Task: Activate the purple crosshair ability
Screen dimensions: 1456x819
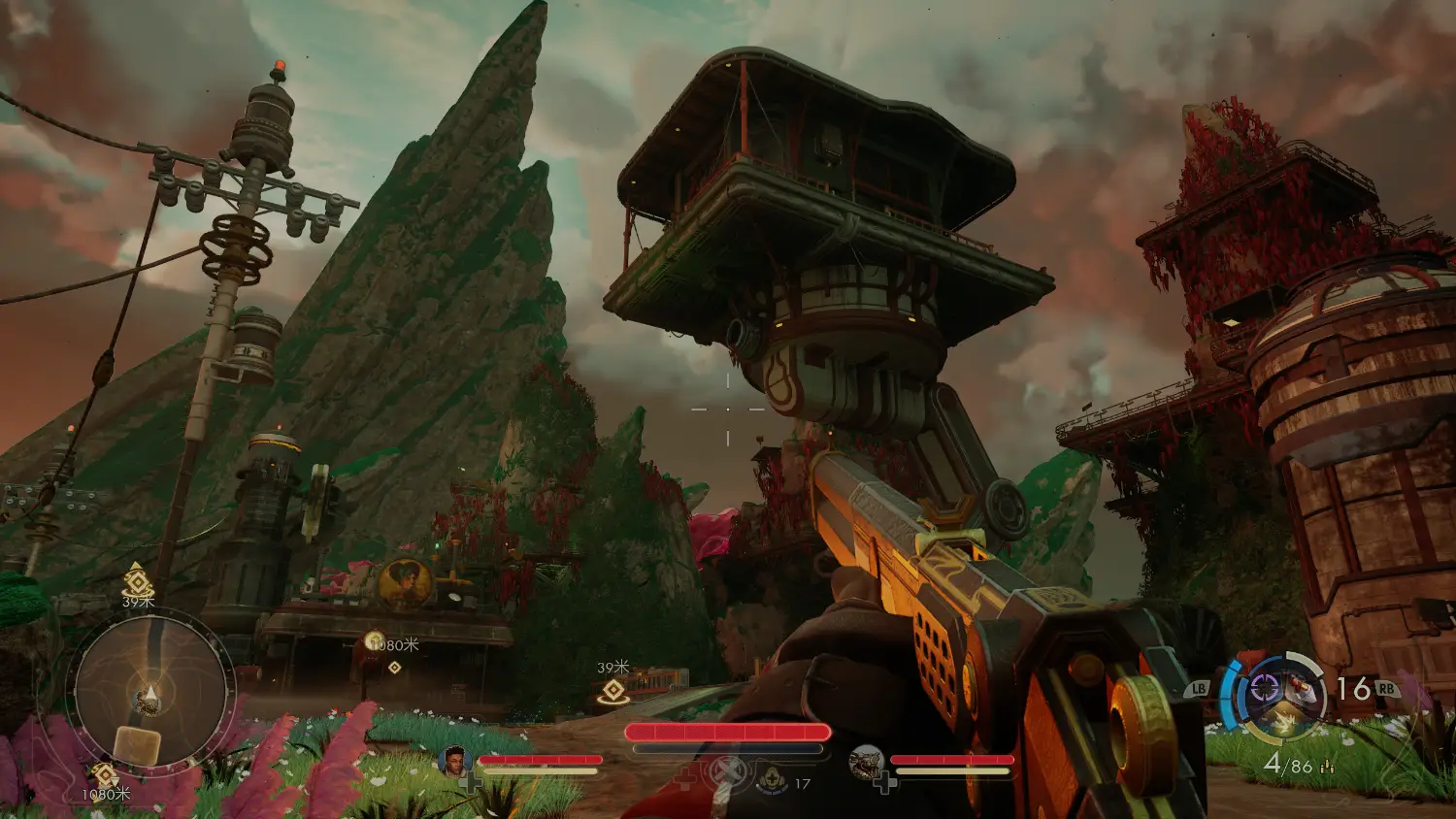Action: [1263, 688]
